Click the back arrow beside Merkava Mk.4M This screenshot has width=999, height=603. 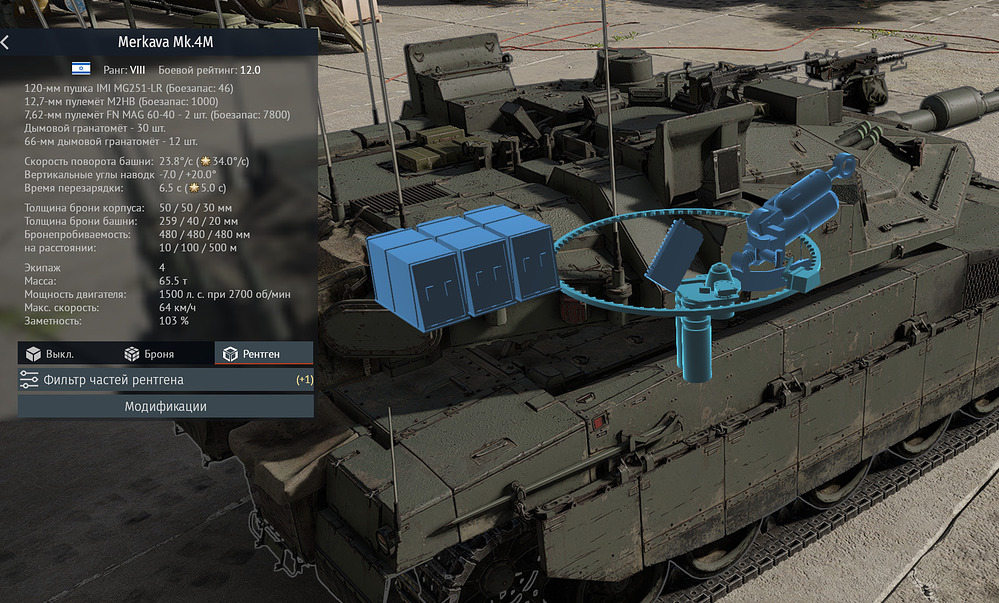(x=5, y=43)
